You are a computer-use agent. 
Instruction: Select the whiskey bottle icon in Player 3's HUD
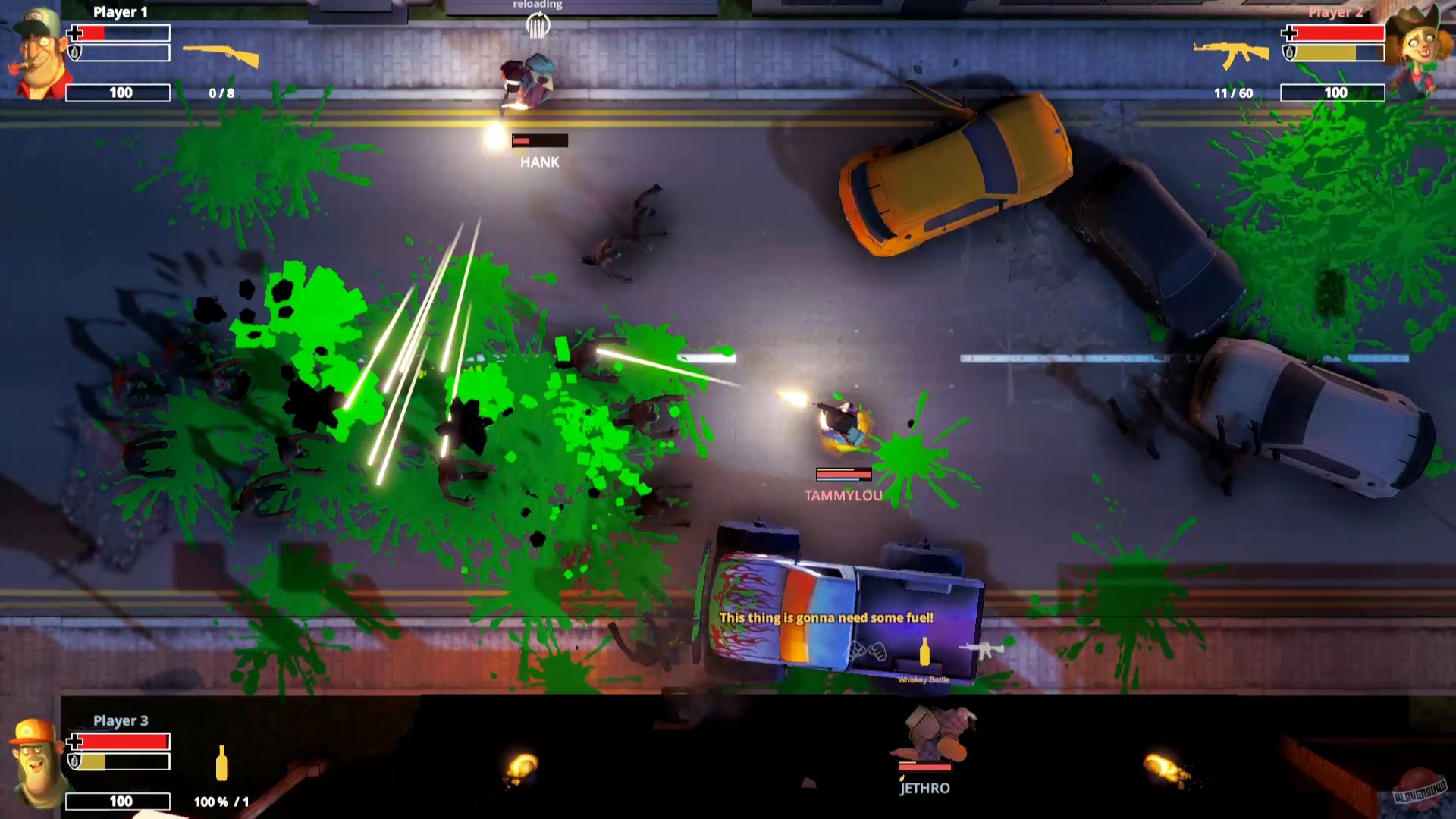click(222, 766)
